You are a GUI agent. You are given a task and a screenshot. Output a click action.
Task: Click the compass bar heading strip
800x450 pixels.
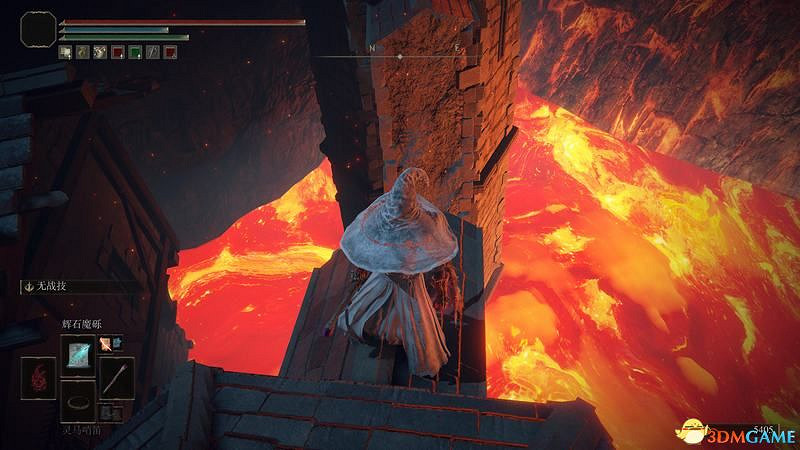point(399,56)
